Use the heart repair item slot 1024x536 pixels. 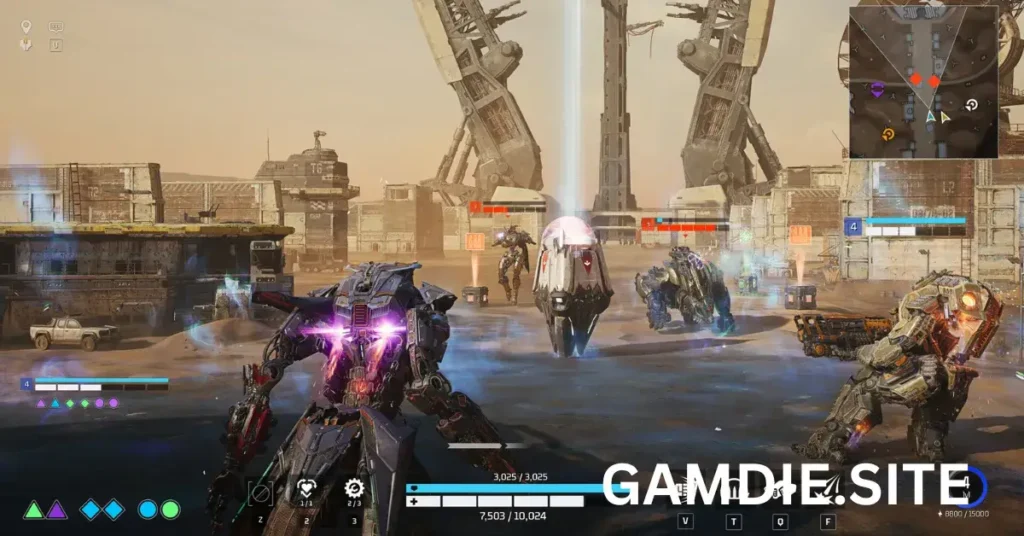point(307,490)
